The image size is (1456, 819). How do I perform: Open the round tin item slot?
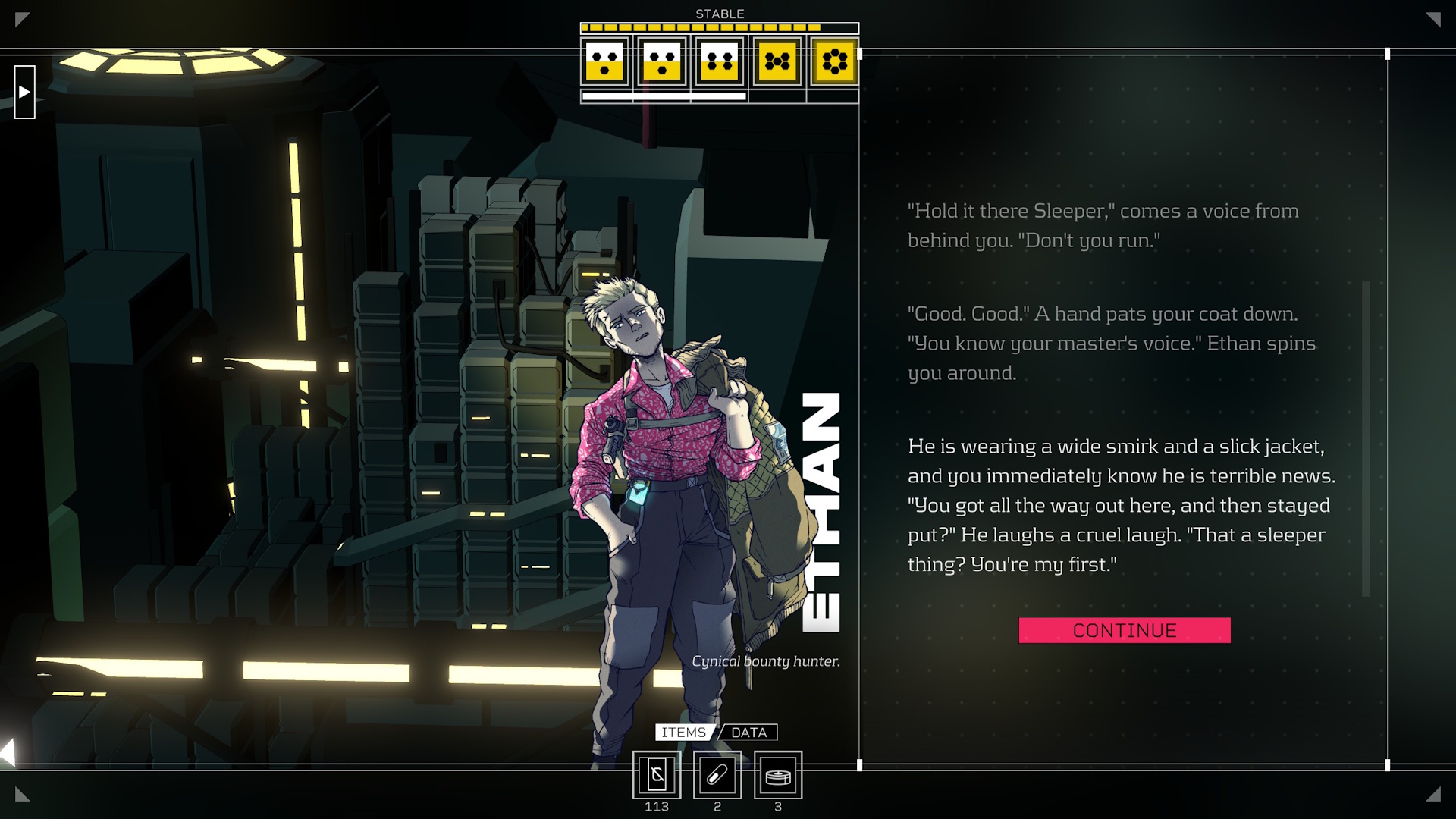[778, 775]
